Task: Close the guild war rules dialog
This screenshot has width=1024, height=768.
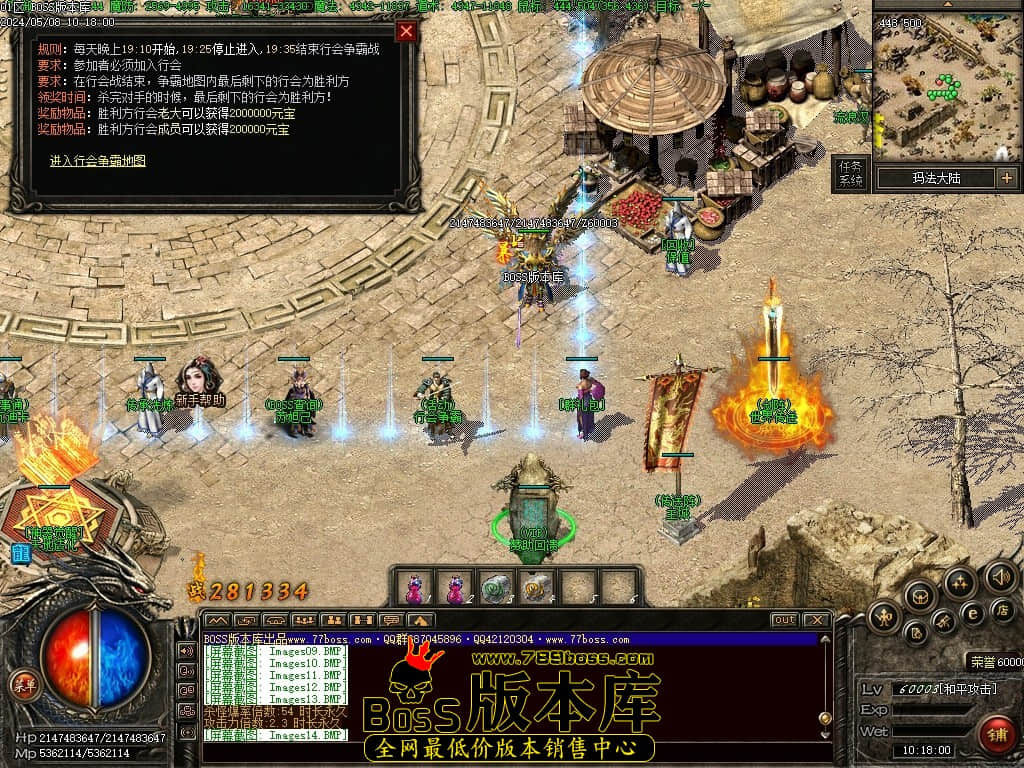Action: point(405,31)
